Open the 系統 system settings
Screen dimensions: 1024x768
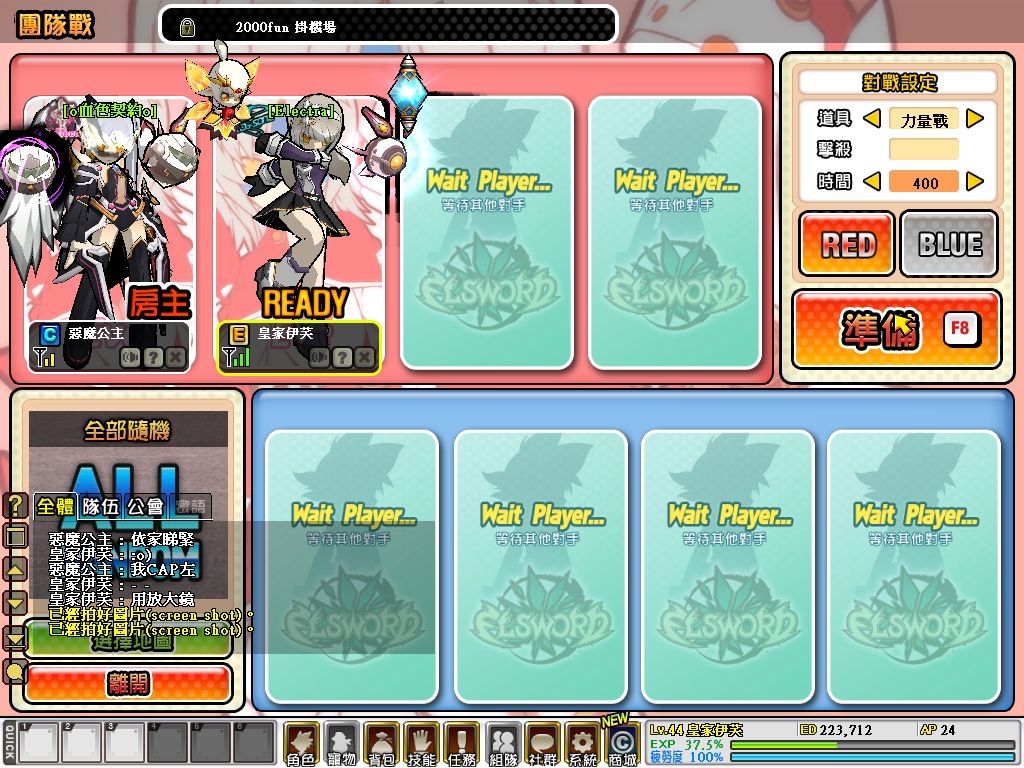click(582, 745)
